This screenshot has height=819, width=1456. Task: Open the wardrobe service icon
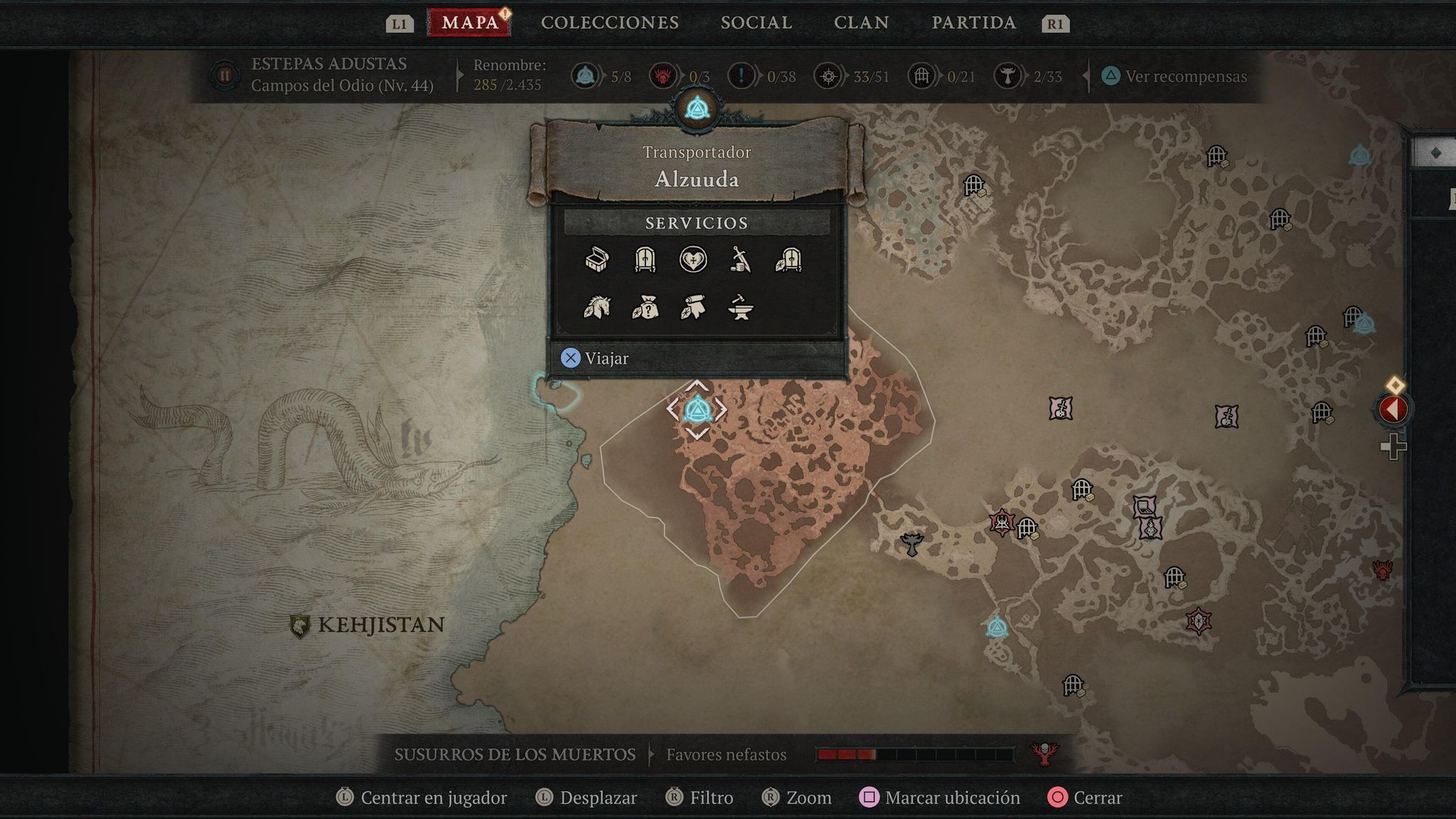pos(646,261)
